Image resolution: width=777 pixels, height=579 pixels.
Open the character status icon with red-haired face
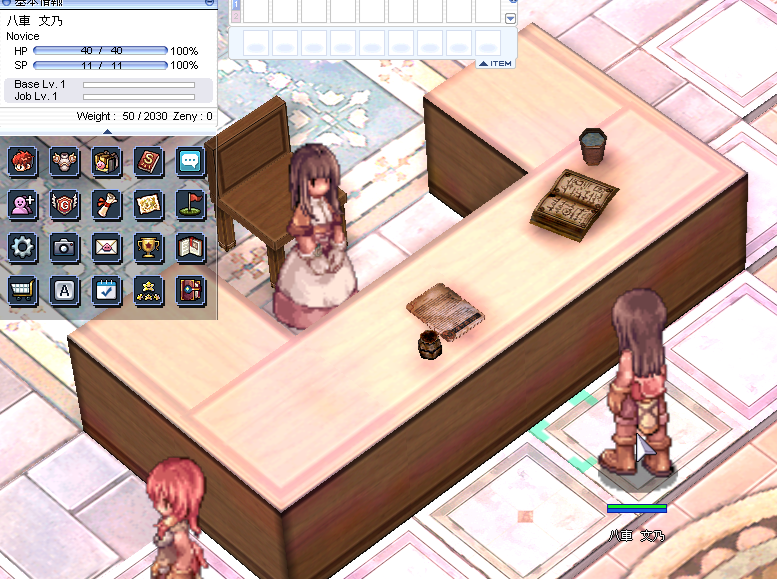coord(22,161)
